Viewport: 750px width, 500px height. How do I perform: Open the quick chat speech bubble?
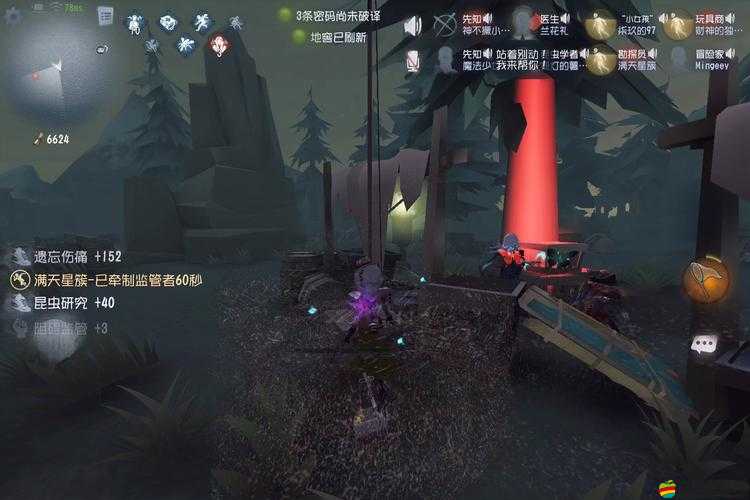[x=705, y=344]
